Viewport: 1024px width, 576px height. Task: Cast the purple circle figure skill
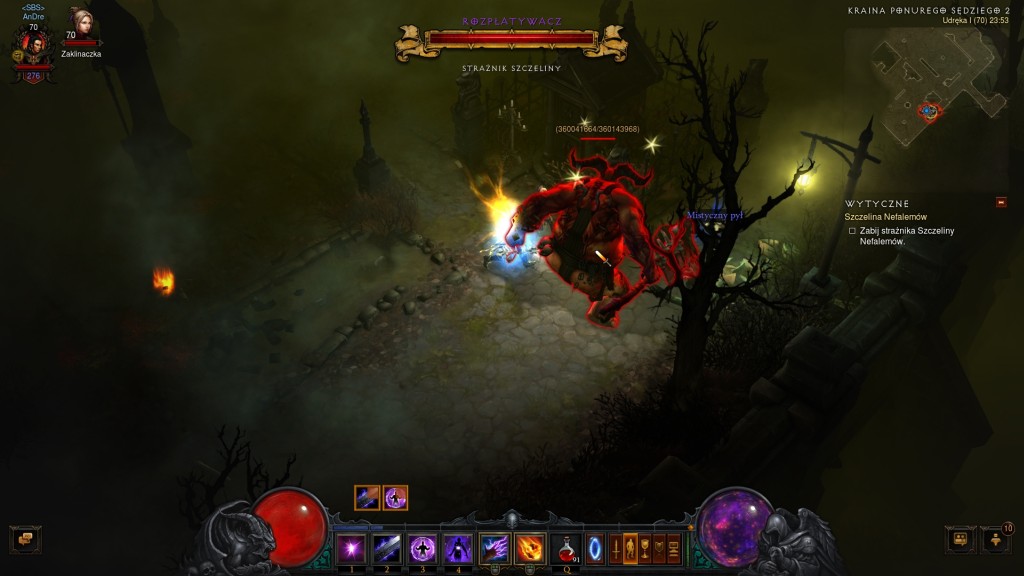tap(423, 548)
